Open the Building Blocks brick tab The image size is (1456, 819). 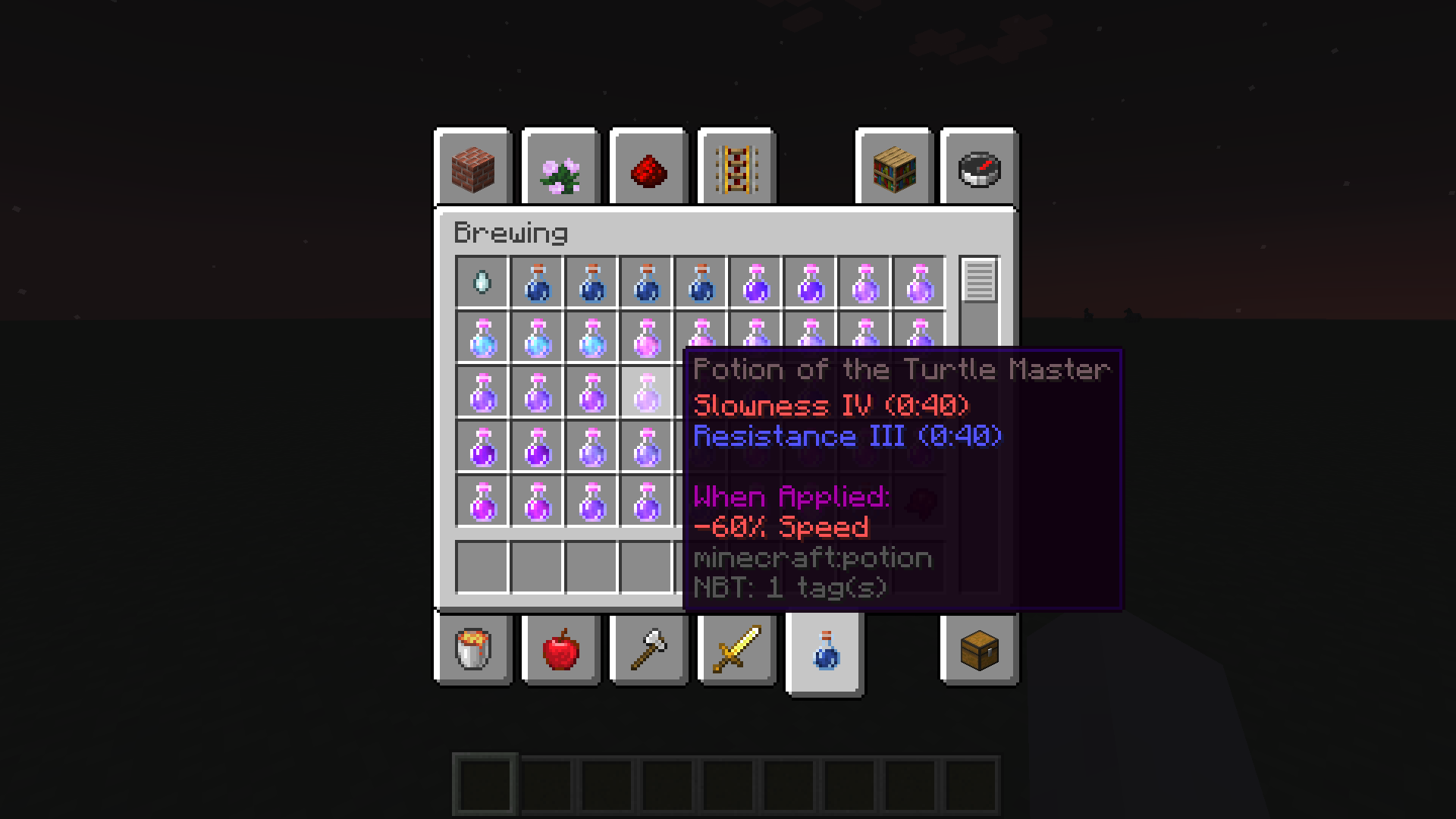(x=472, y=168)
